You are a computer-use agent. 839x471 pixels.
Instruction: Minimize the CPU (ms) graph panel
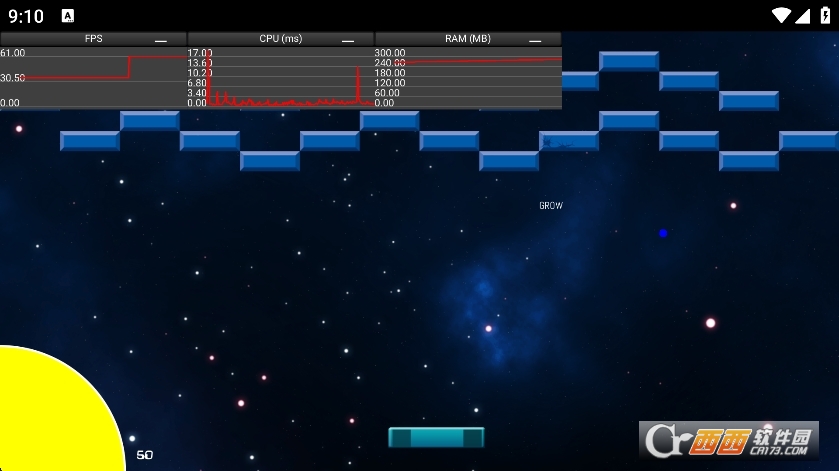[x=348, y=40]
